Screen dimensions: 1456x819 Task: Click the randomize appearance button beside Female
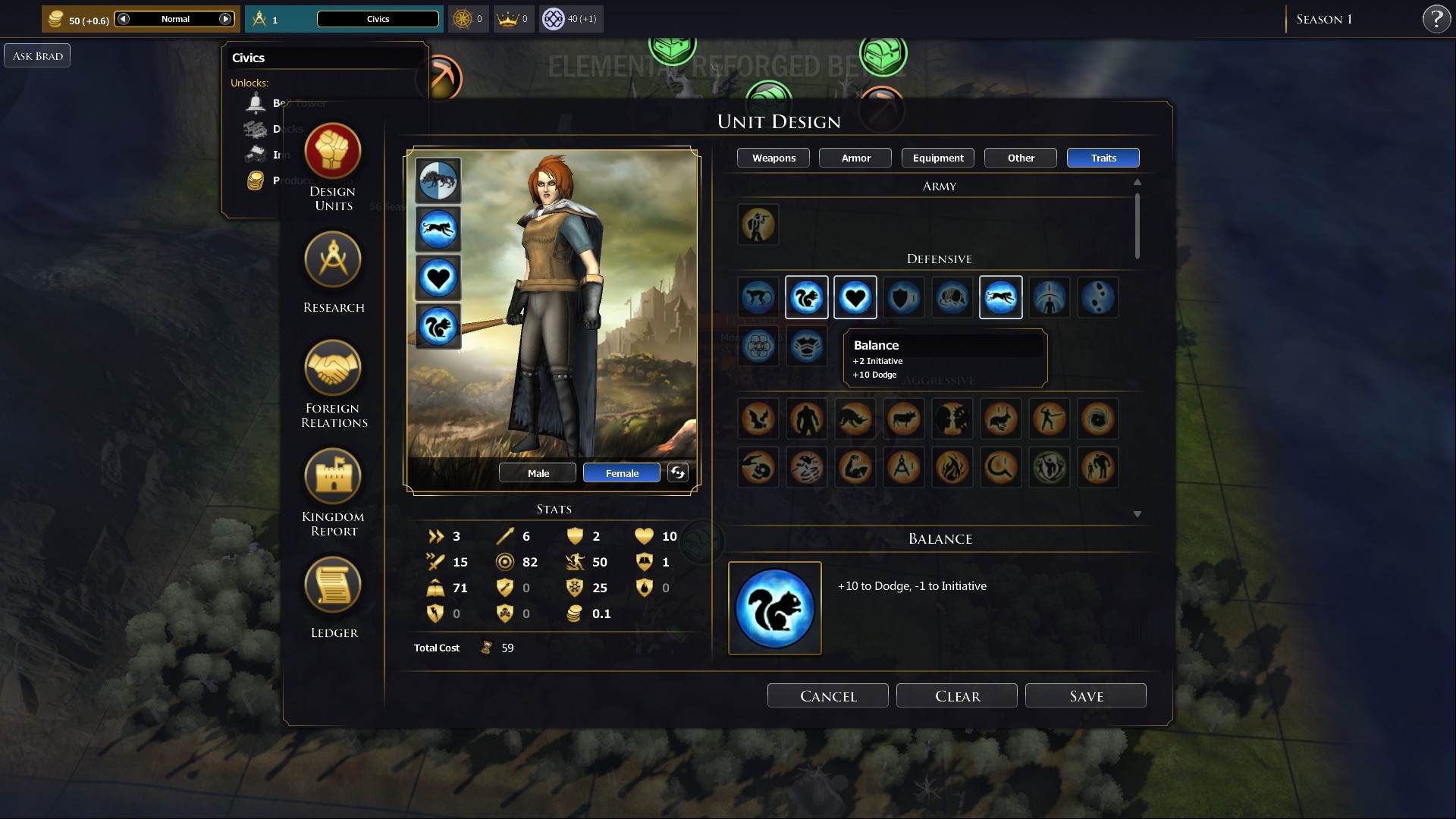[677, 472]
